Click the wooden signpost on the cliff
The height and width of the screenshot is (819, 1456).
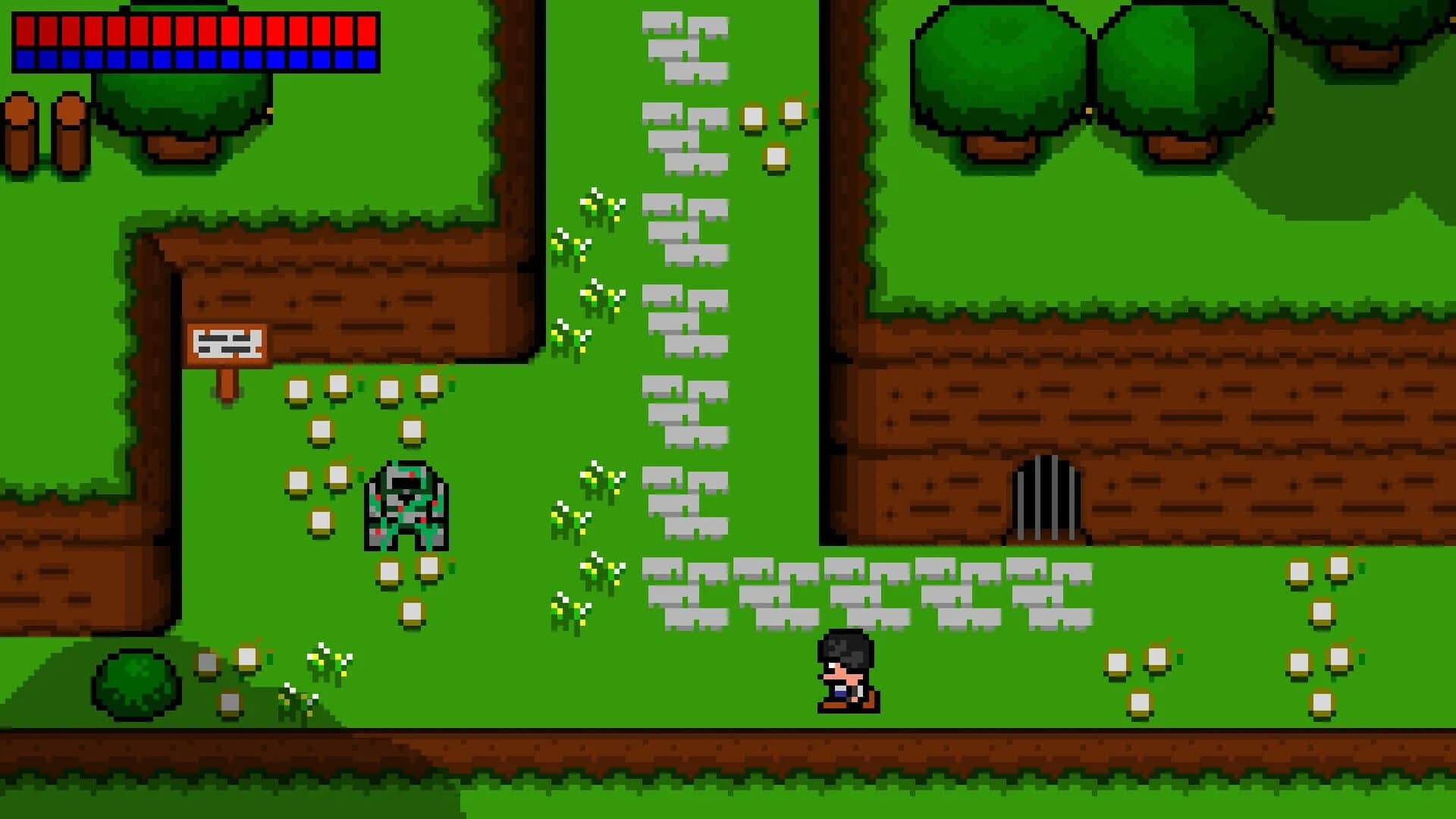(227, 345)
